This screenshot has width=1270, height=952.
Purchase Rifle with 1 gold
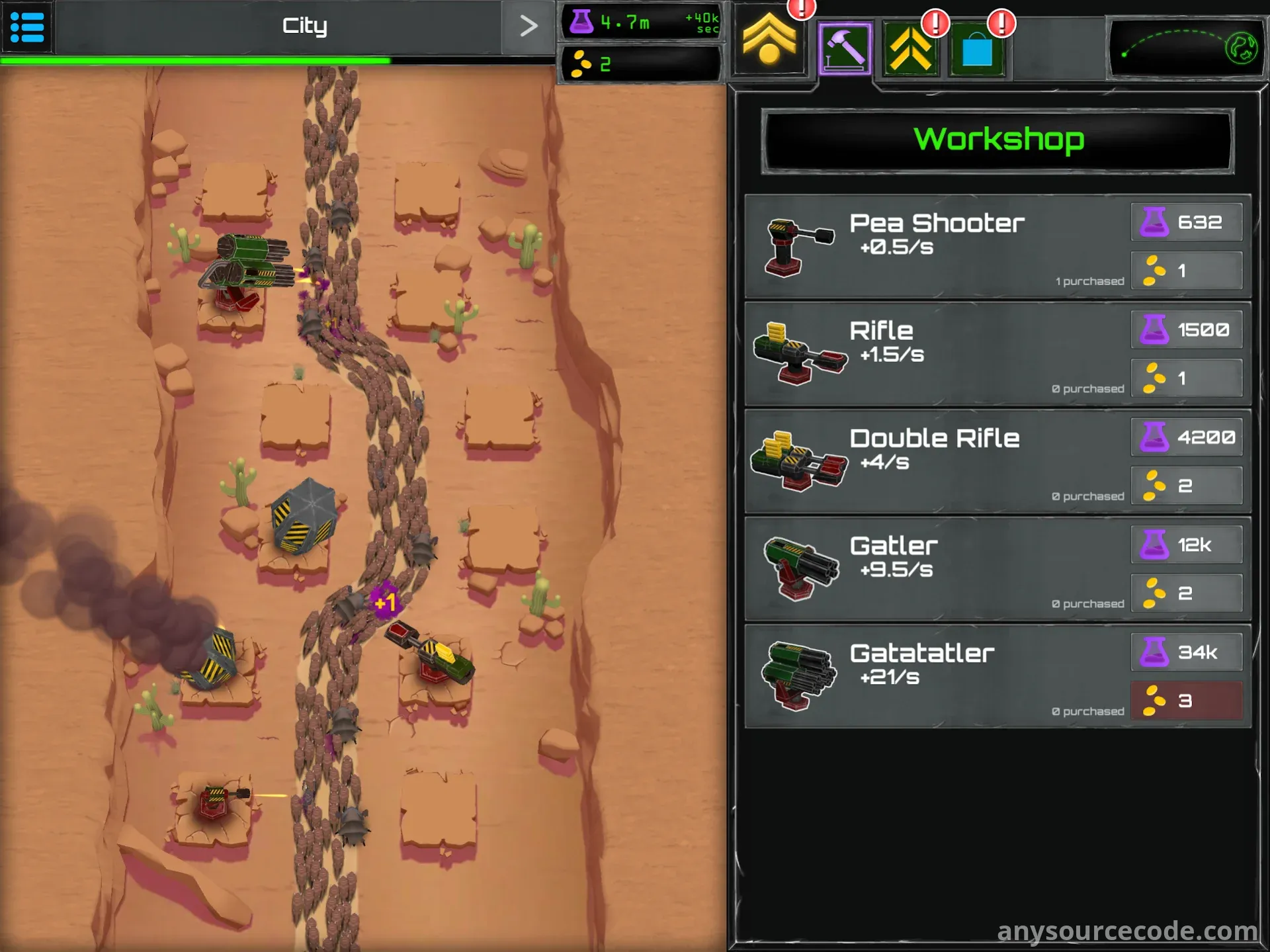[x=1187, y=378]
